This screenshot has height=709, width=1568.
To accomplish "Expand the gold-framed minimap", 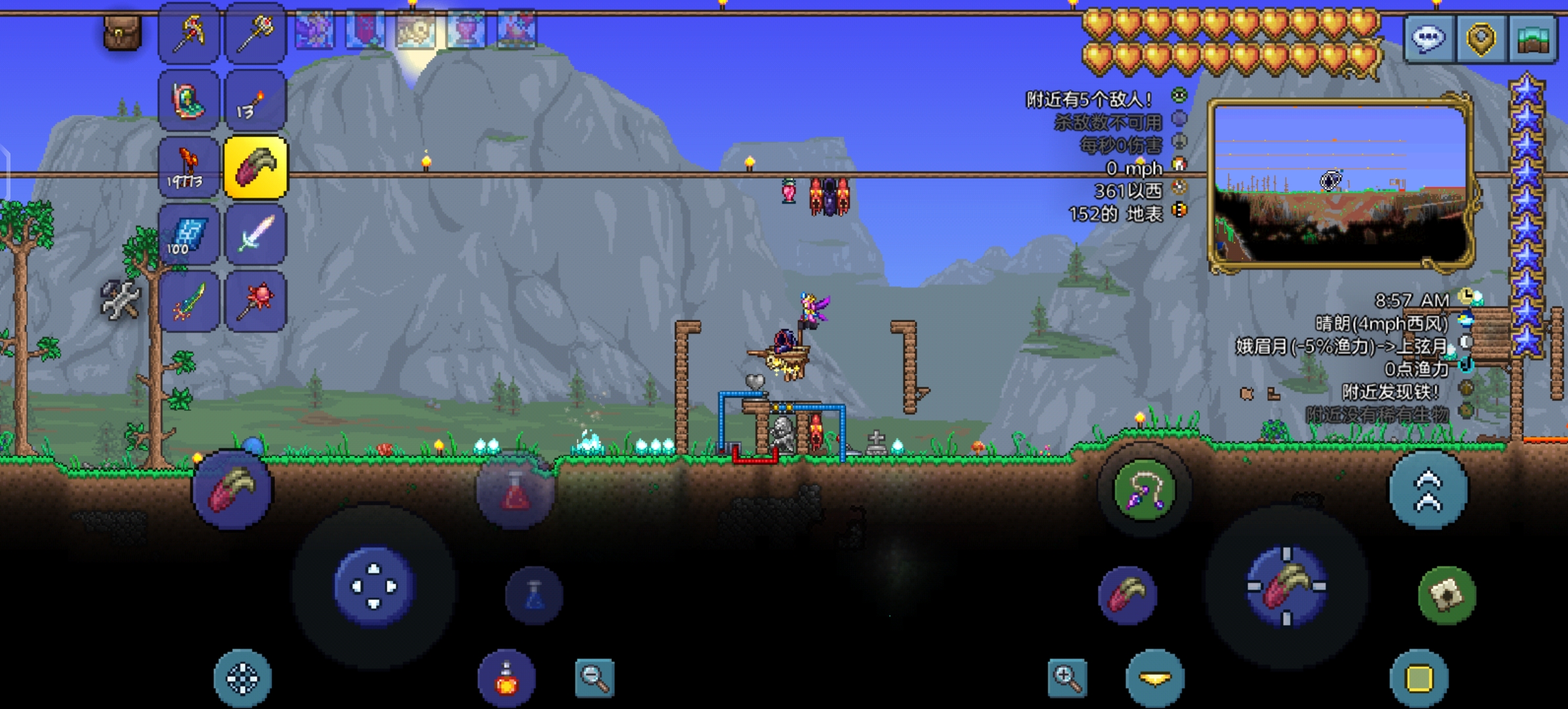I will tap(1339, 184).
